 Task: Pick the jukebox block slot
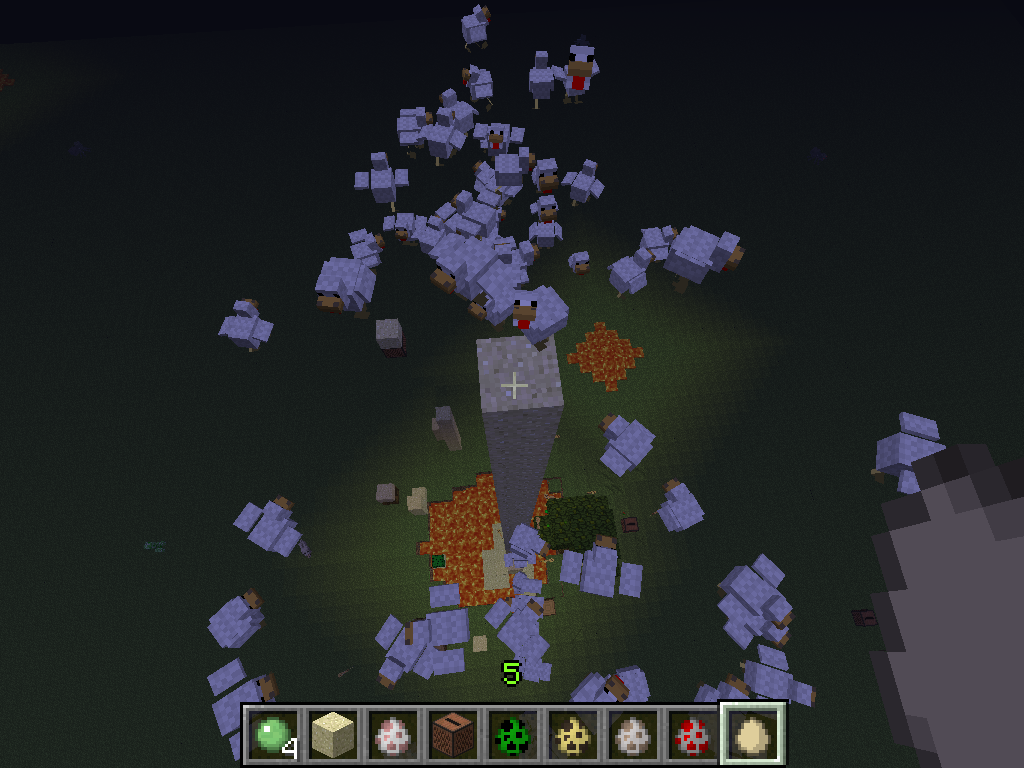tap(452, 735)
